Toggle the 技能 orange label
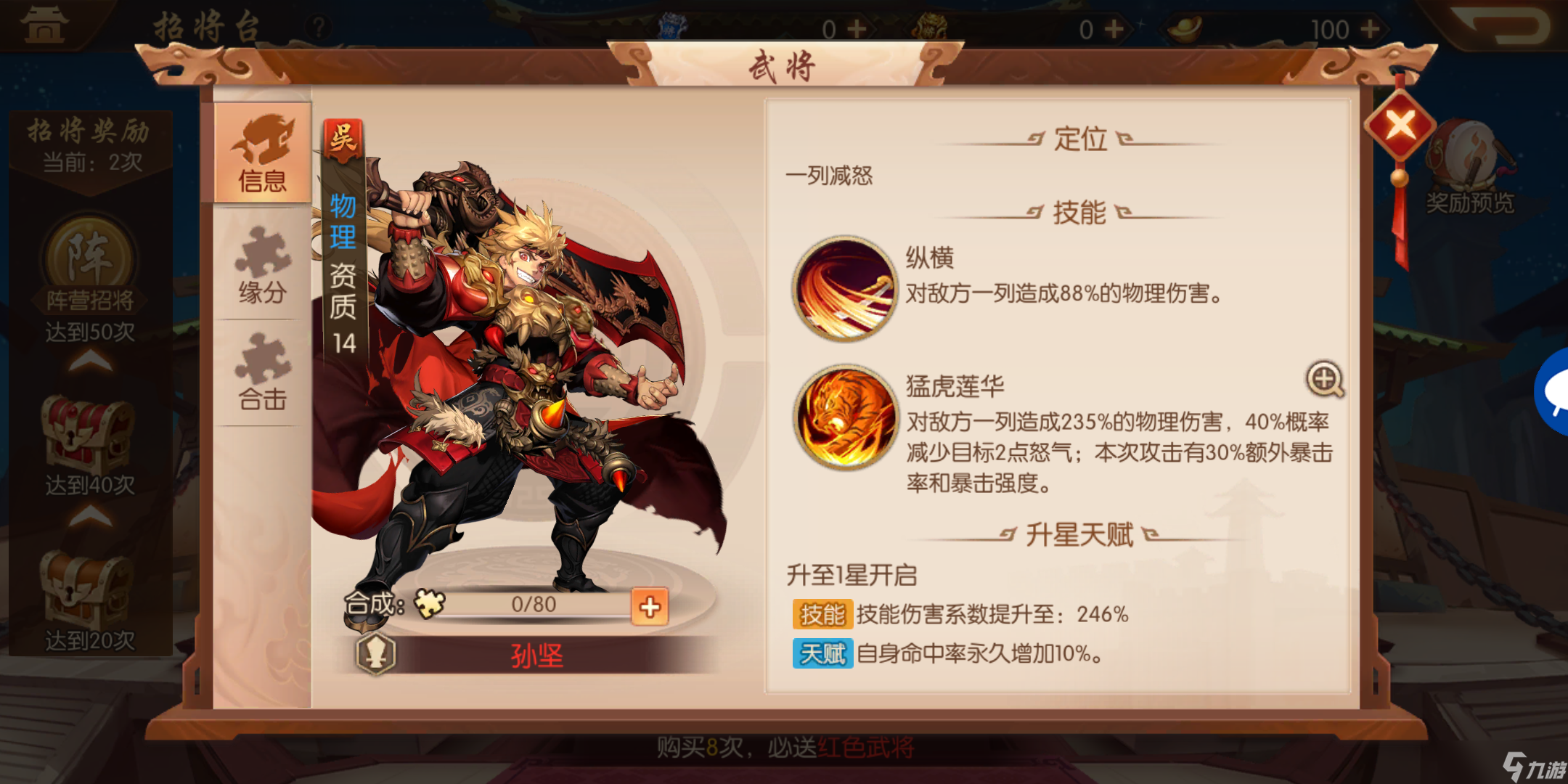This screenshot has width=1568, height=784. 822,615
